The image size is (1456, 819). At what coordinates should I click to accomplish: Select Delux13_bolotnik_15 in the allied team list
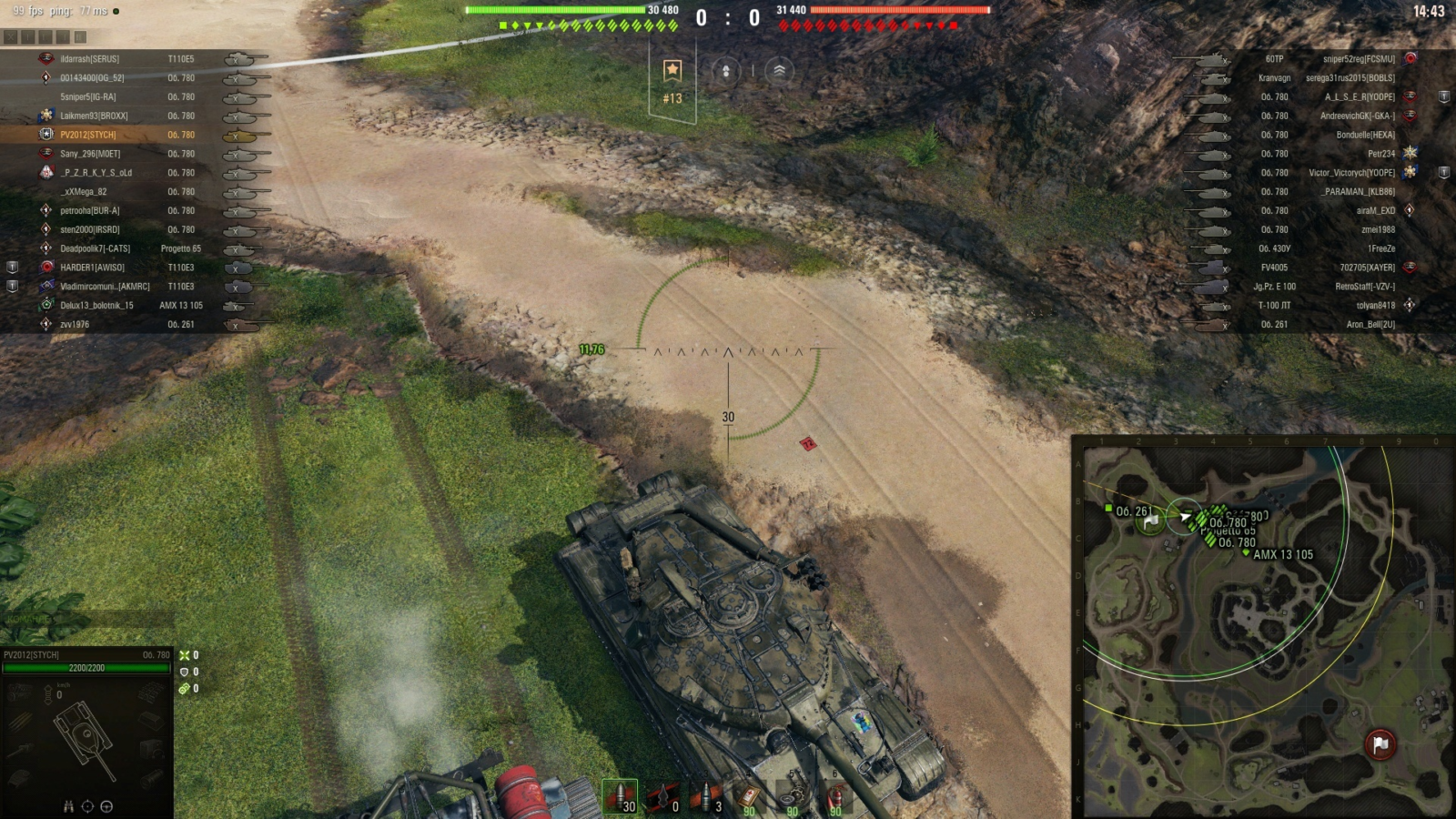[x=96, y=306]
